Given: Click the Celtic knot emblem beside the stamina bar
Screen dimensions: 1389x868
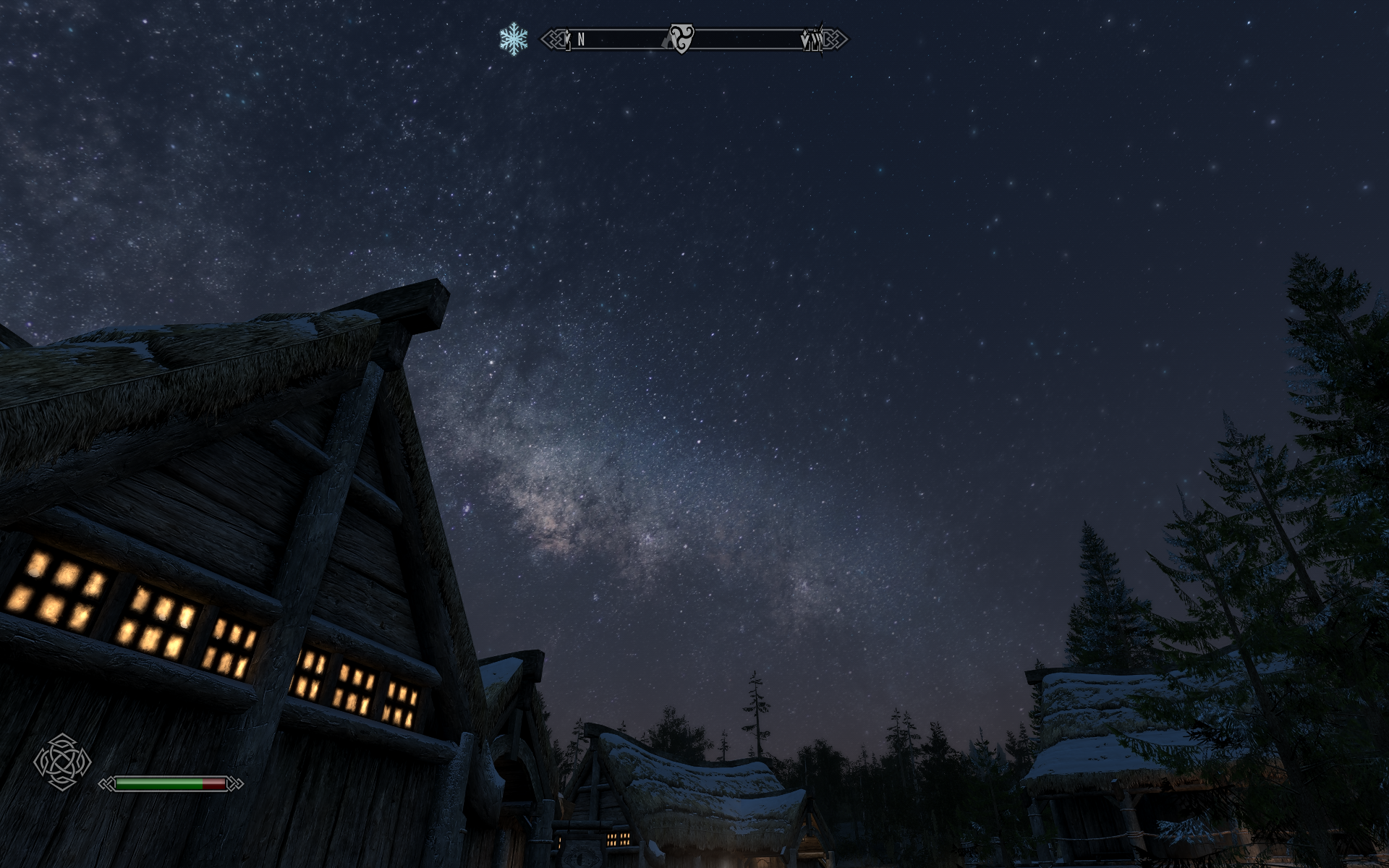Looking at the screenshot, I should point(62,761).
